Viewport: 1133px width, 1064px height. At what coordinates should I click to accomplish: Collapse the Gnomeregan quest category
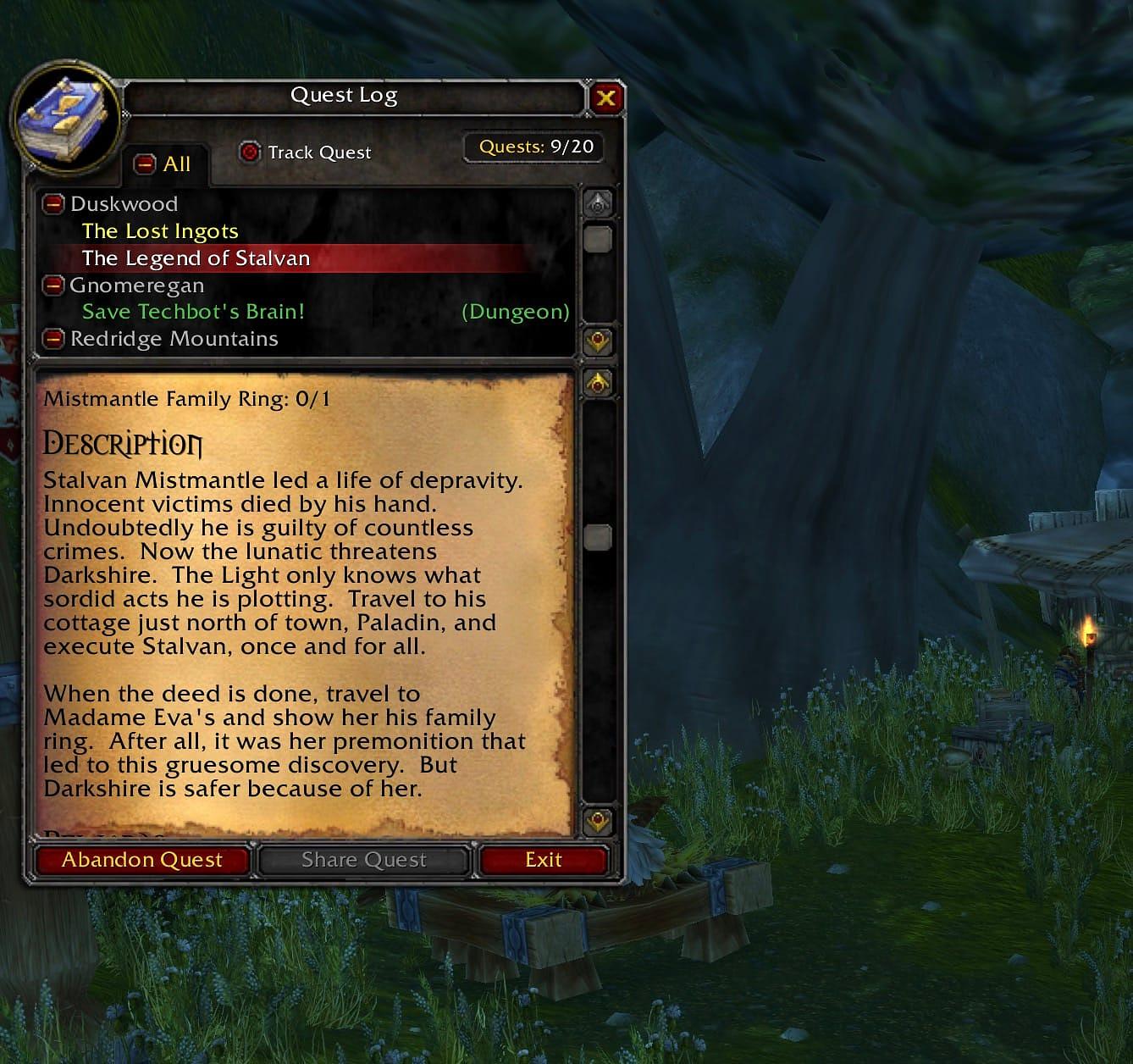[53, 285]
